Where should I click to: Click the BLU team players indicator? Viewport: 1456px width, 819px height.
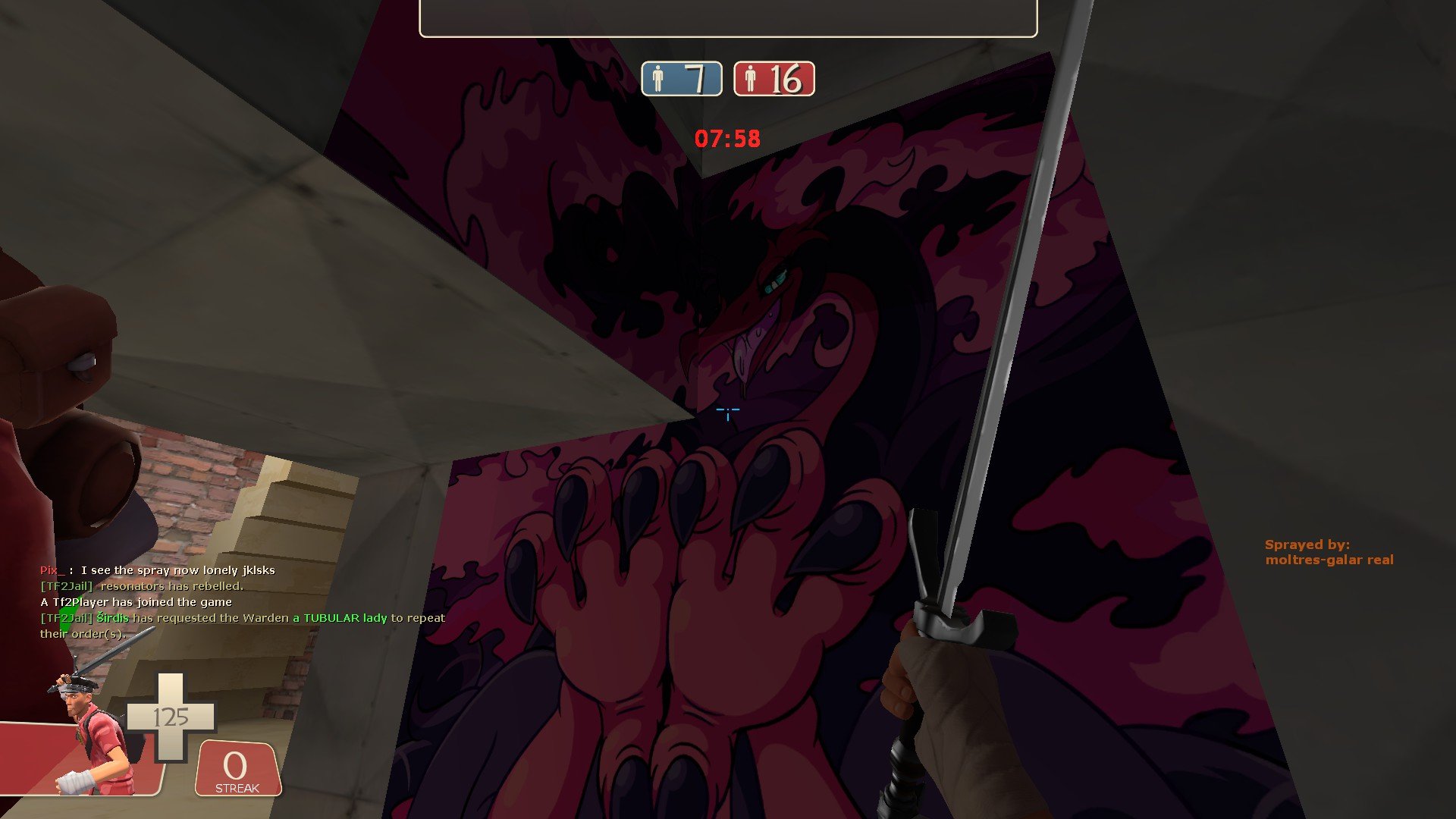(x=681, y=79)
